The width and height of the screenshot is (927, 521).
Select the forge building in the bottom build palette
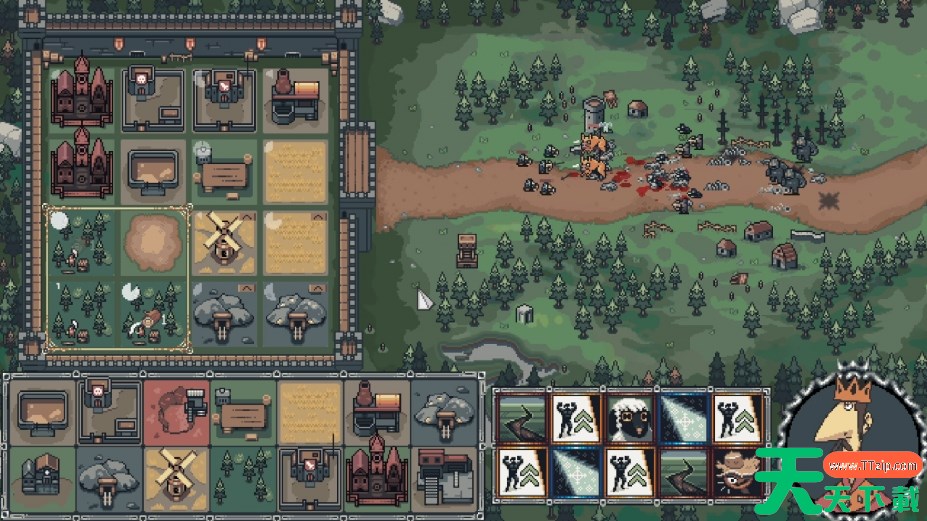(376, 410)
